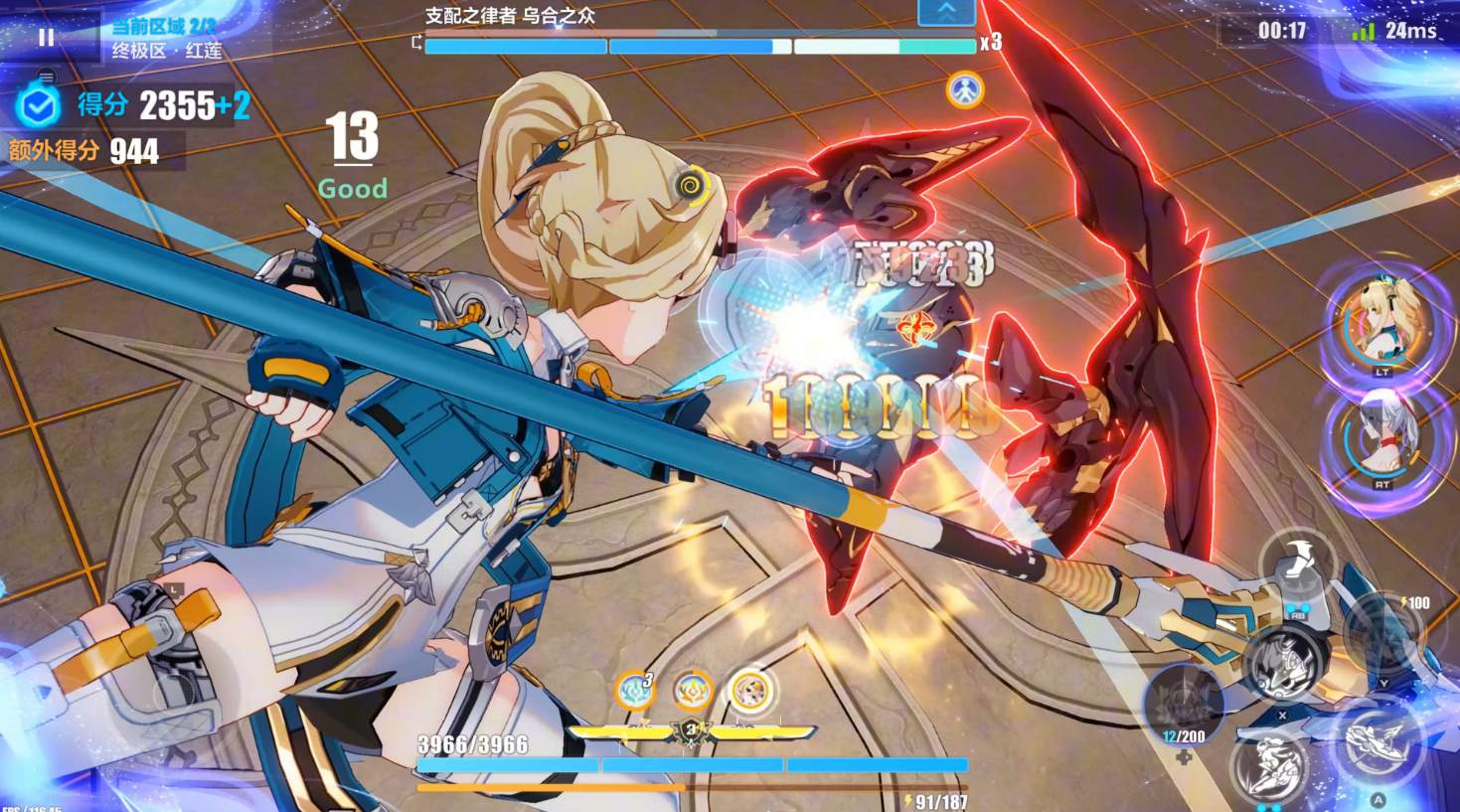Tap the 00:17 battle timer
This screenshot has width=1460, height=812.
(1281, 30)
